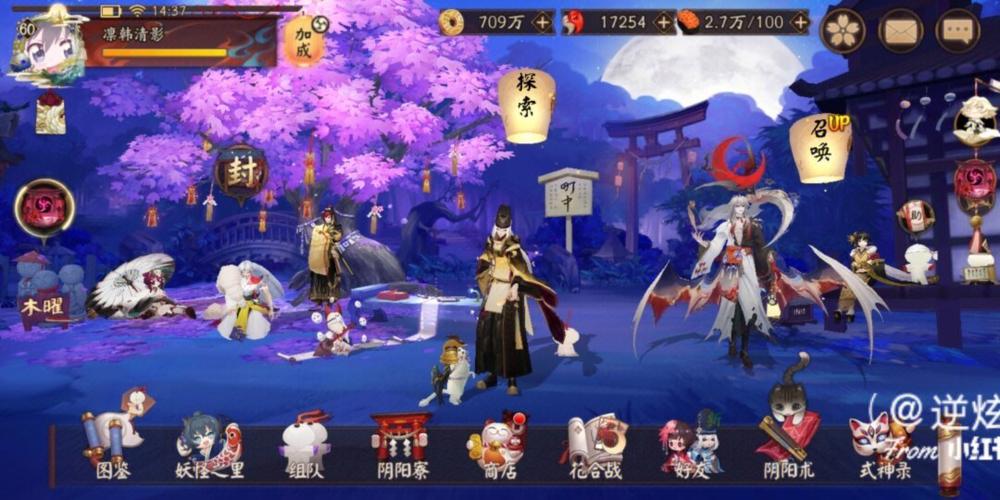Open the 组队 team menu
Viewport: 1000px width, 500px height.
304,447
